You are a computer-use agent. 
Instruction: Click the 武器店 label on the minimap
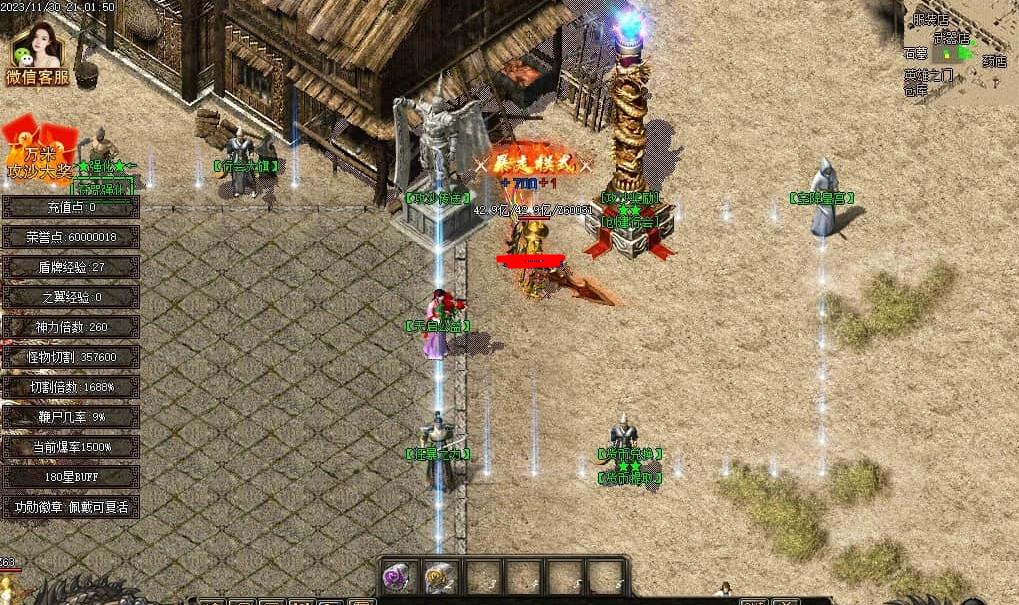957,37
